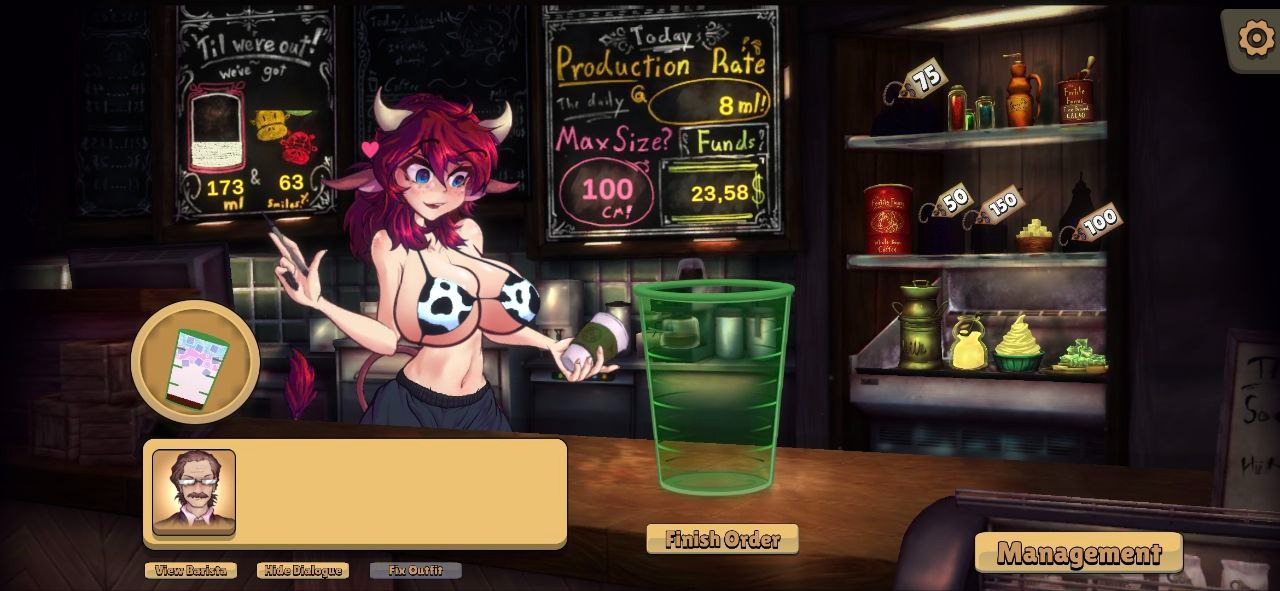Screen dimensions: 1280x591
Task: Click the Fix Outfit button
Action: pos(416,570)
